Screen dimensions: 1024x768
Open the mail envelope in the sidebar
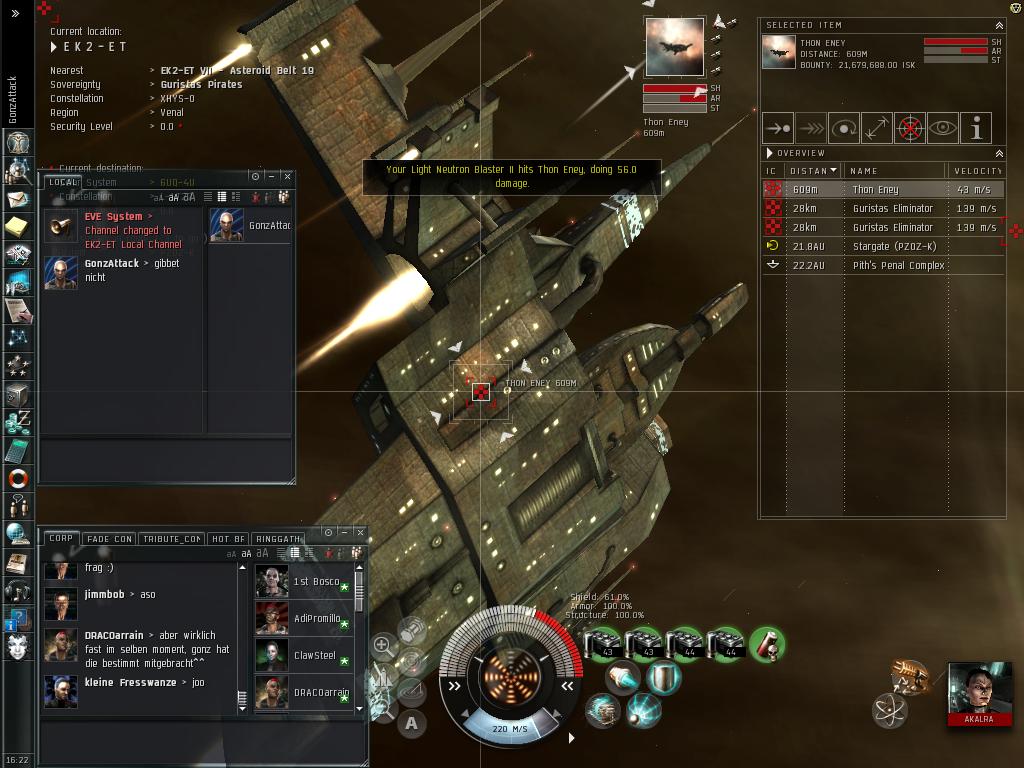16,199
